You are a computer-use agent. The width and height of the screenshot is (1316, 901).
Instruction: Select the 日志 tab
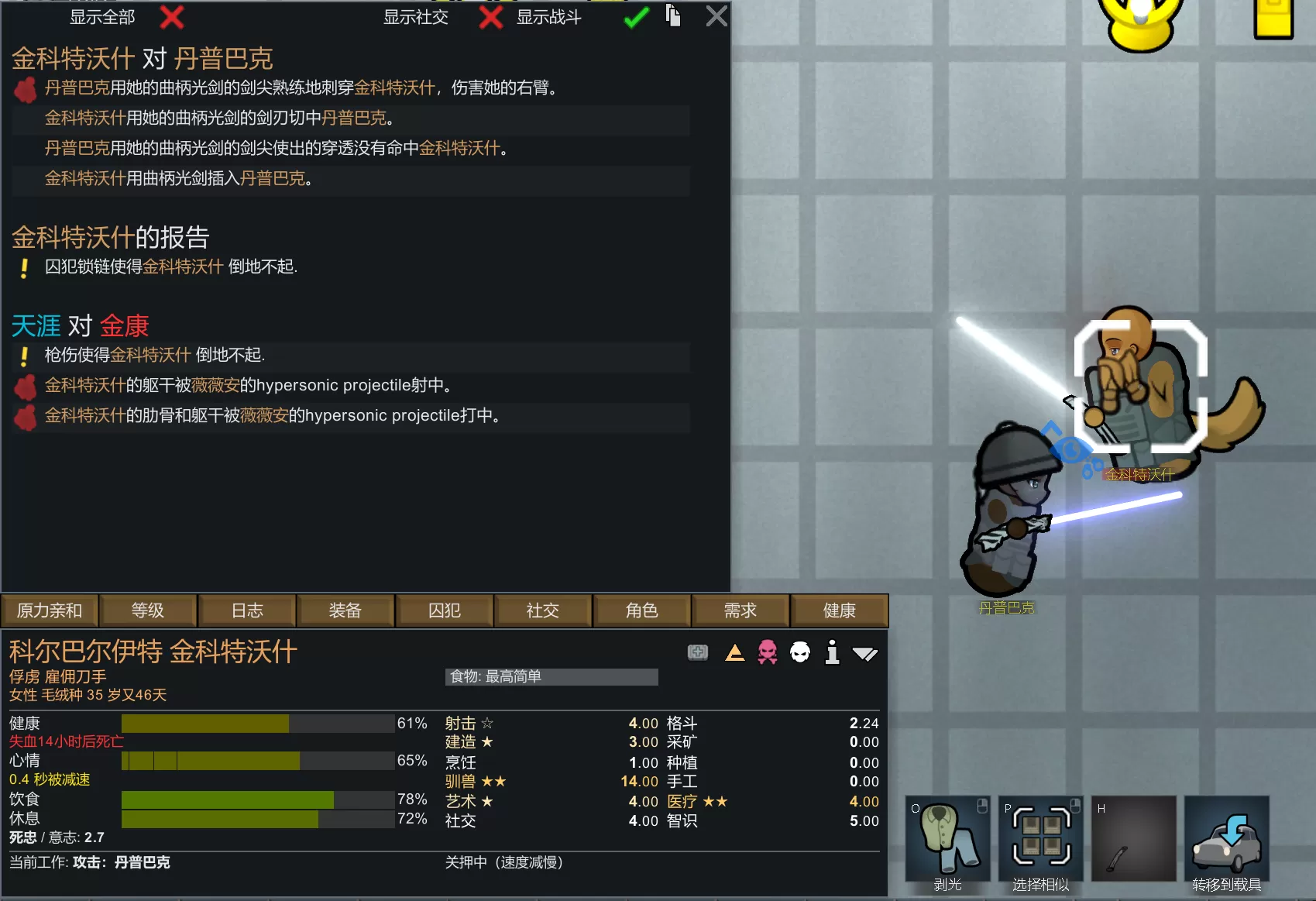247,610
